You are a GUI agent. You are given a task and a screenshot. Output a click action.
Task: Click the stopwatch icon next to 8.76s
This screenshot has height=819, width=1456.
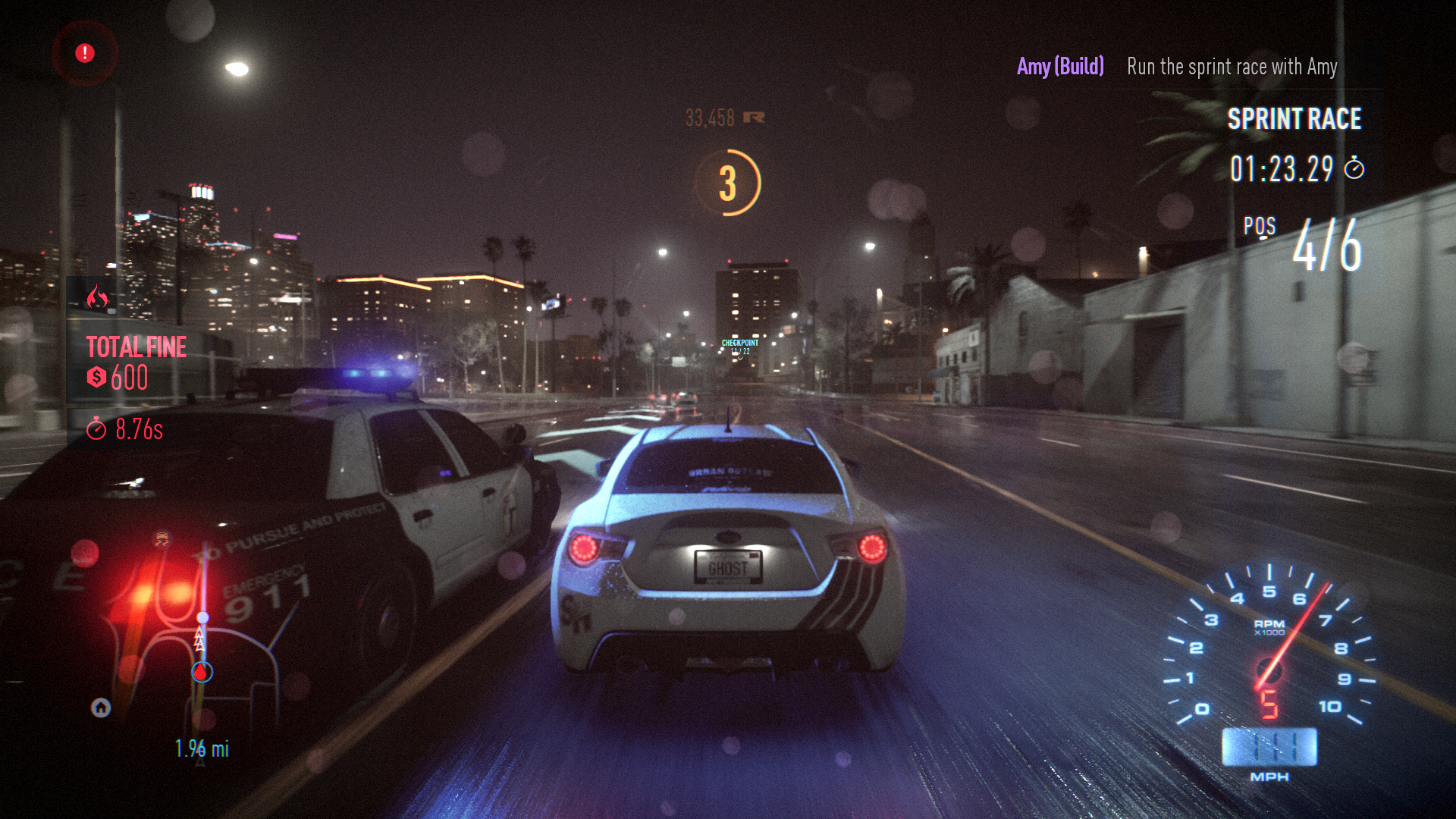point(99,429)
